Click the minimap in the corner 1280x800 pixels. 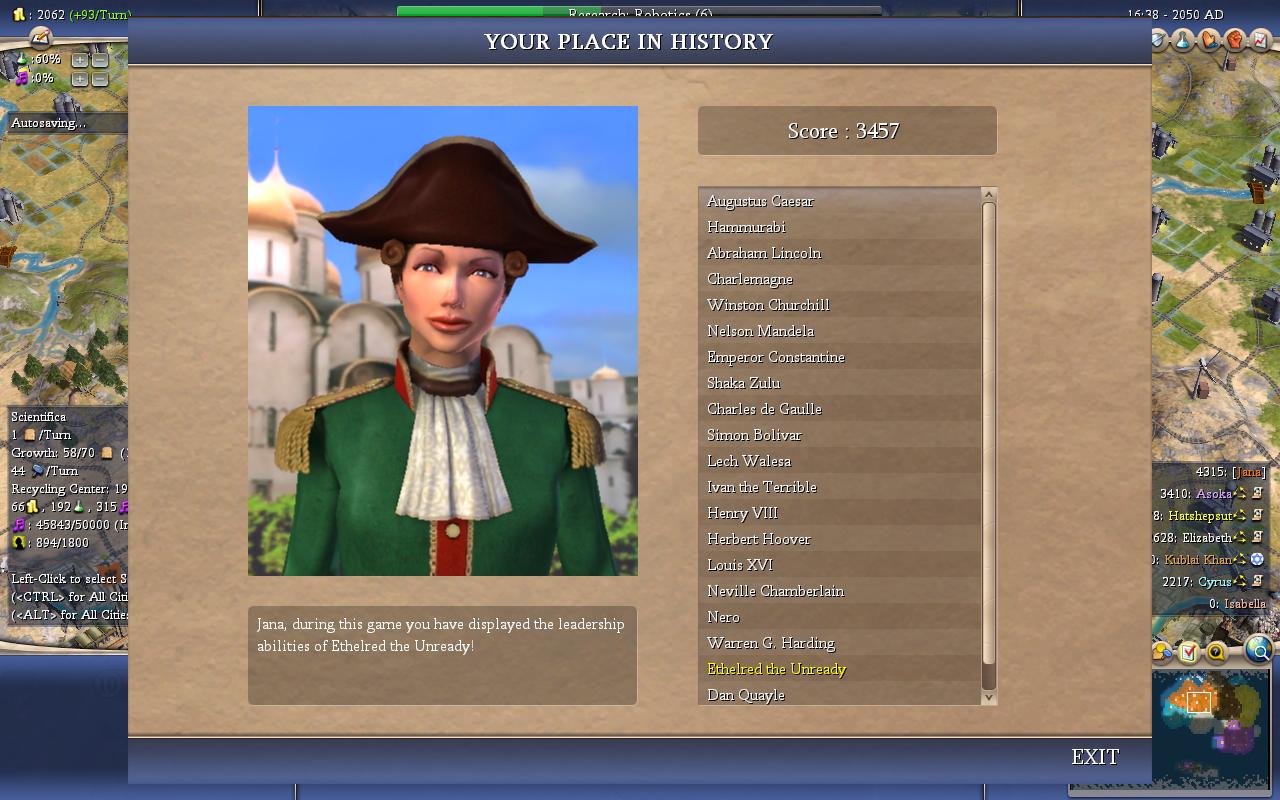pyautogui.click(x=1210, y=725)
